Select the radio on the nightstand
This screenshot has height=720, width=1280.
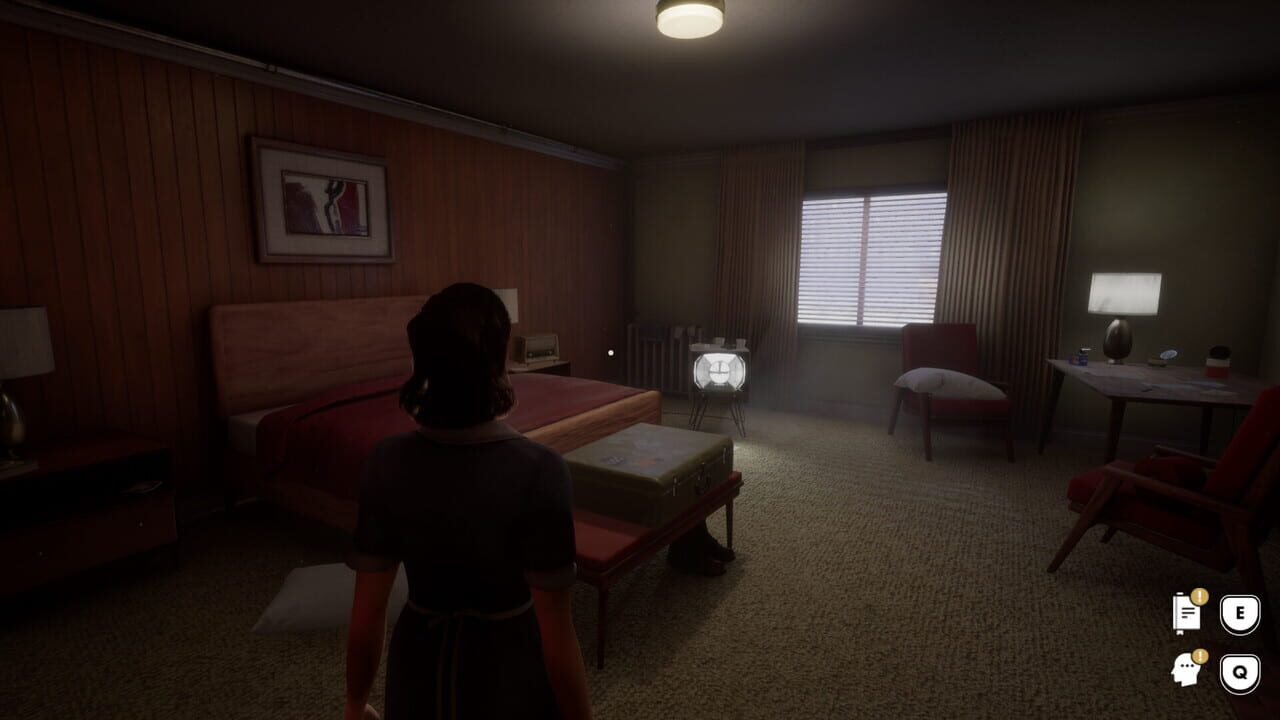pyautogui.click(x=540, y=347)
